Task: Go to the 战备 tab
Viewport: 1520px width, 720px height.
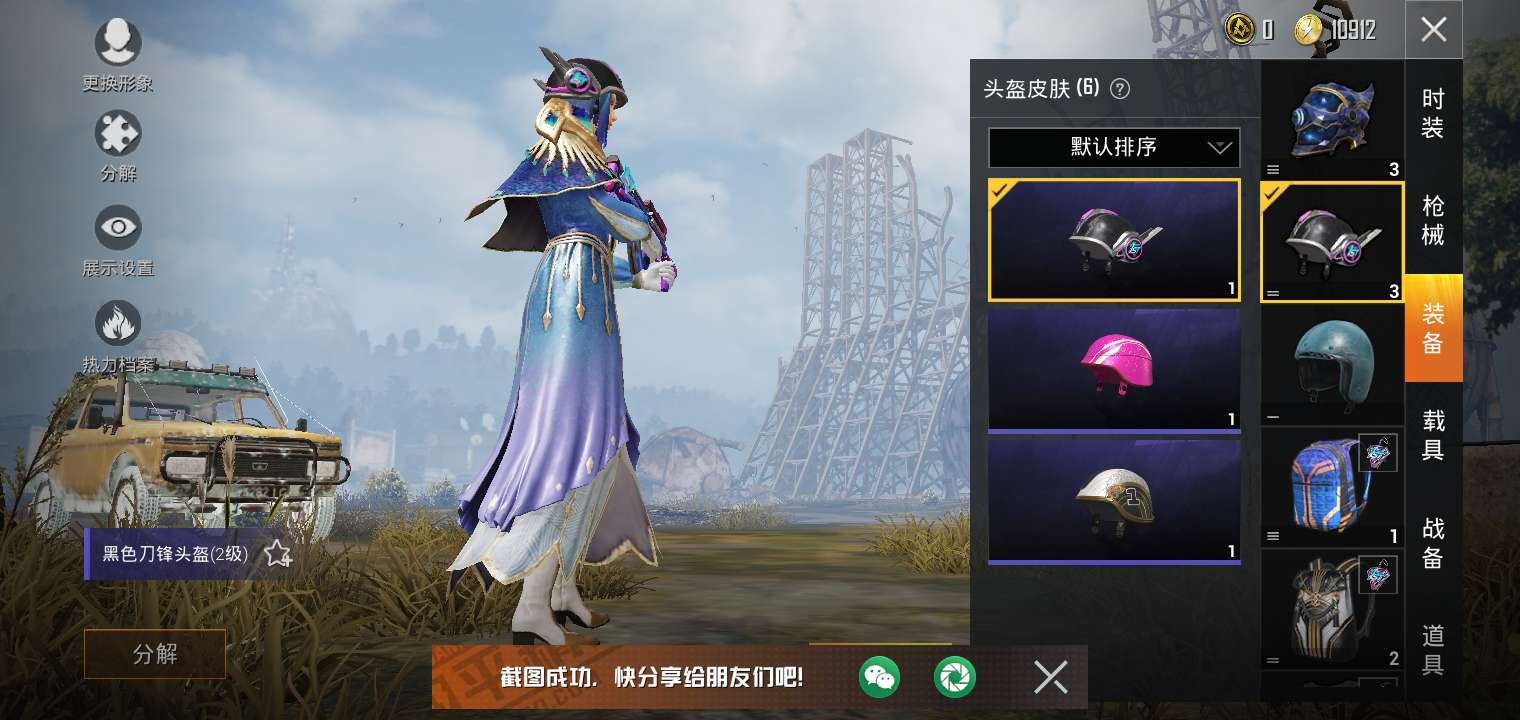Action: point(1433,542)
